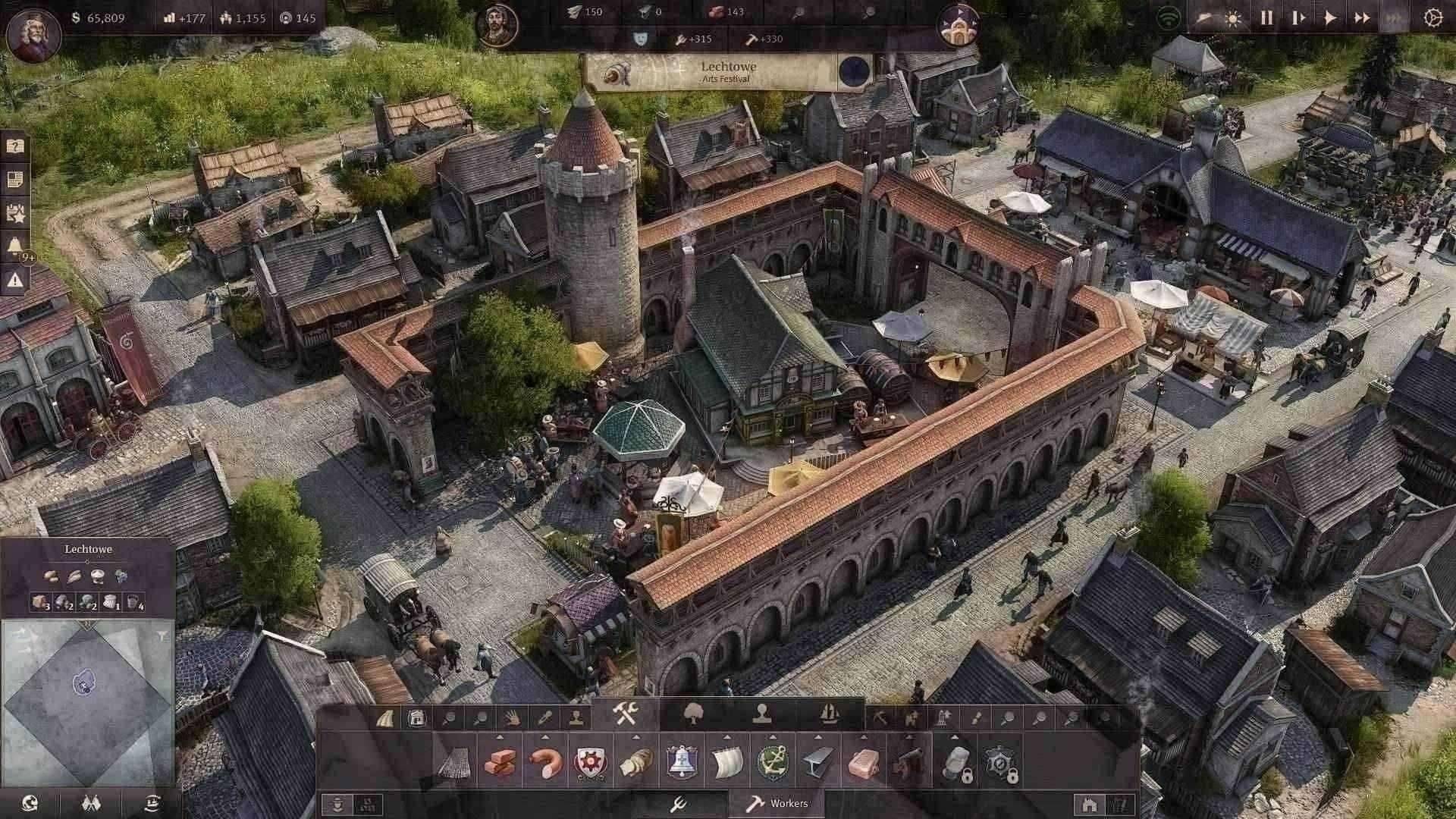Open the Lechtowe Arts Festival banner
This screenshot has width=1456, height=819.
click(x=728, y=72)
